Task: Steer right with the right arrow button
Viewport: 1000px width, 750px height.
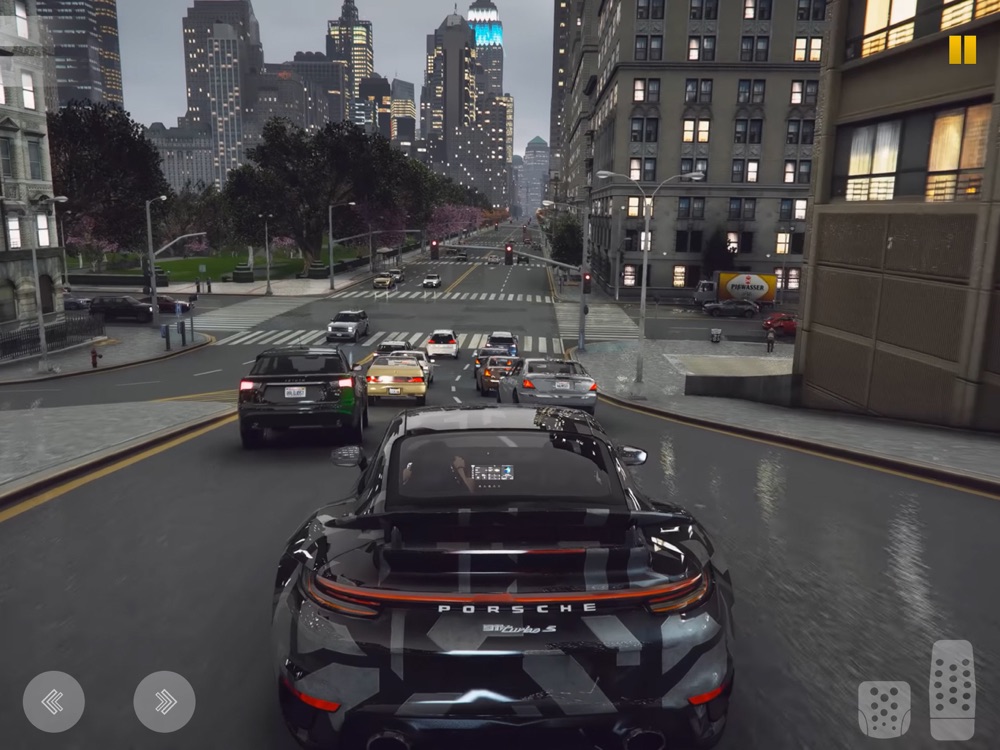Action: click(164, 701)
